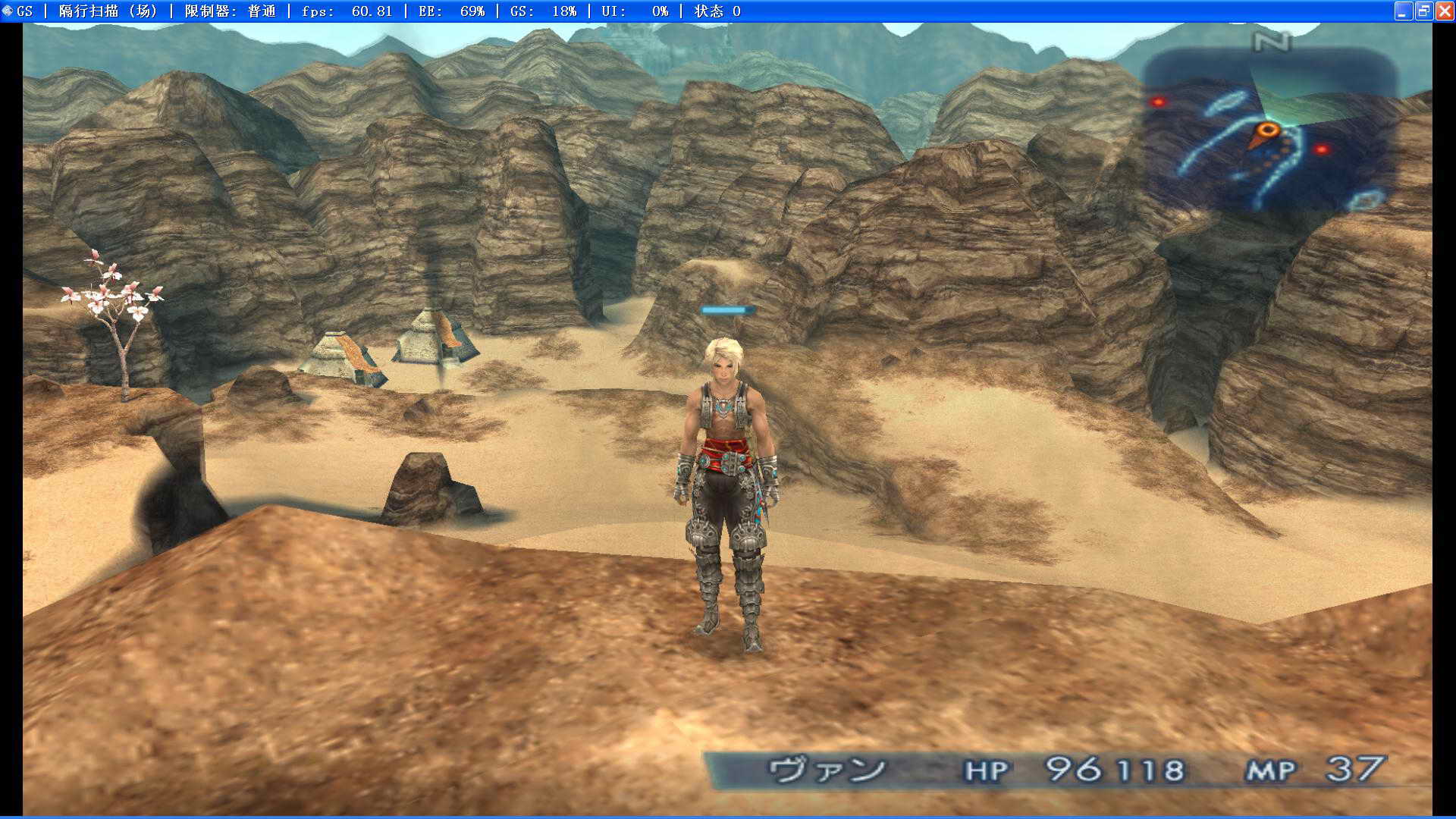Screen dimensions: 1456x819
Task: Click the GS: 18% usage readout
Action: pyautogui.click(x=542, y=11)
